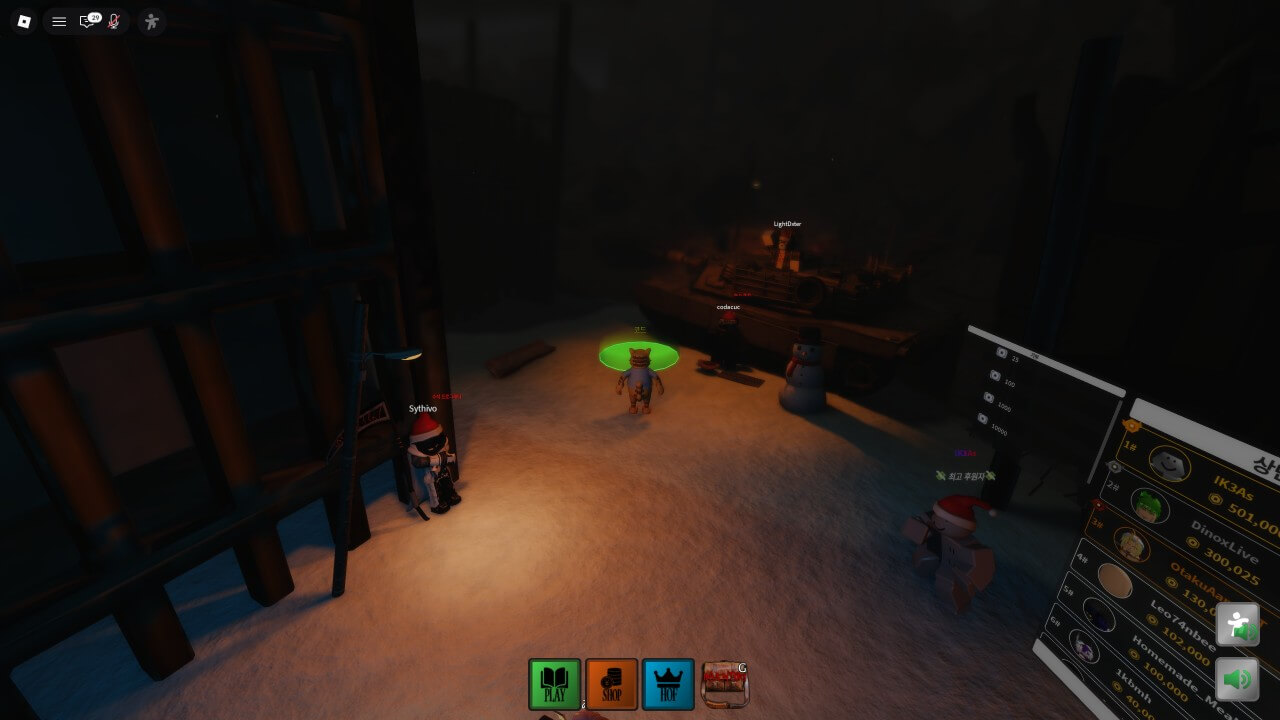Toggle the muted microphone icon
1280x720 pixels.
(x=114, y=21)
